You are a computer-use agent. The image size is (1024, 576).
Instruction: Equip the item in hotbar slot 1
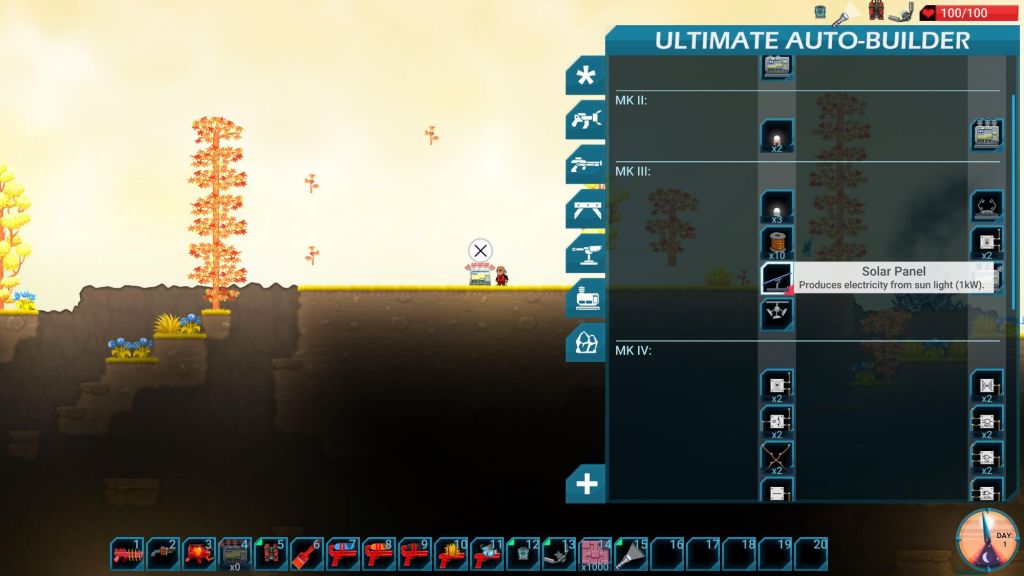(128, 553)
